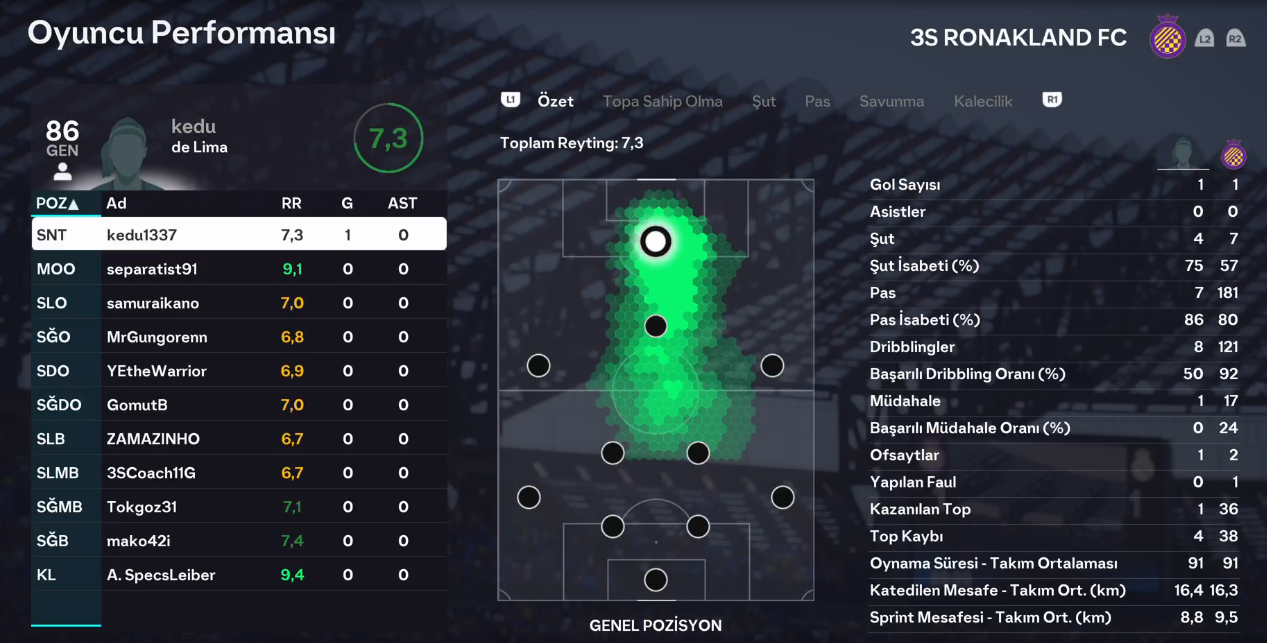Select player row kedu1337

239,235
